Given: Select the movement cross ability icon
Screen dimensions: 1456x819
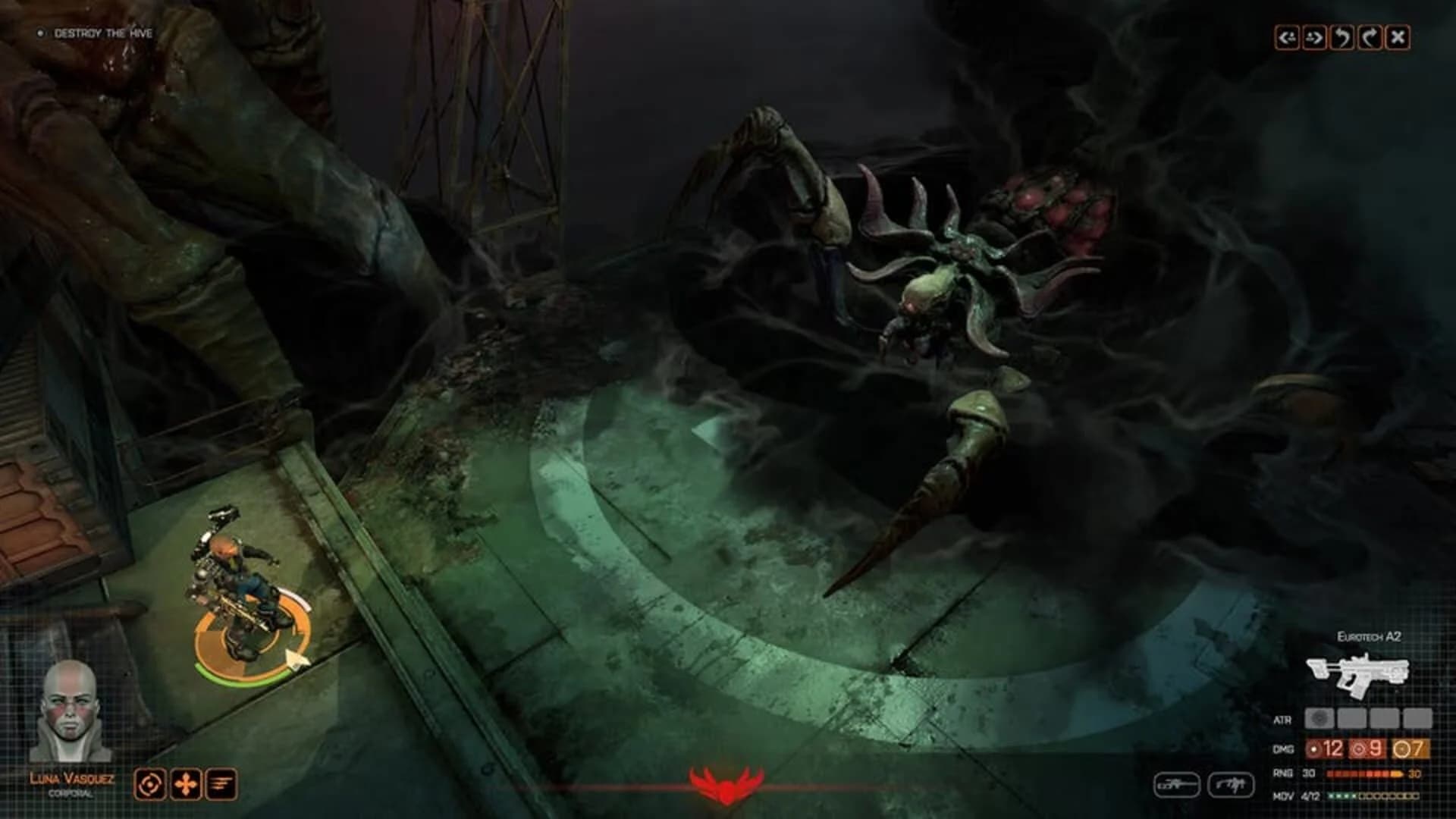Looking at the screenshot, I should click(x=184, y=783).
